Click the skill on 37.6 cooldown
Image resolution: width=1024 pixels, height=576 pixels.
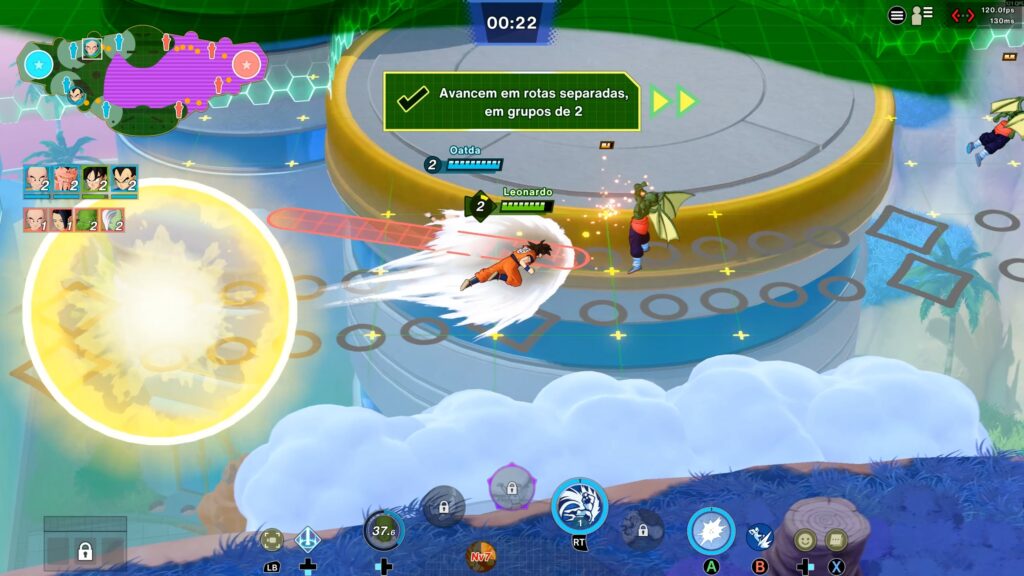click(384, 531)
